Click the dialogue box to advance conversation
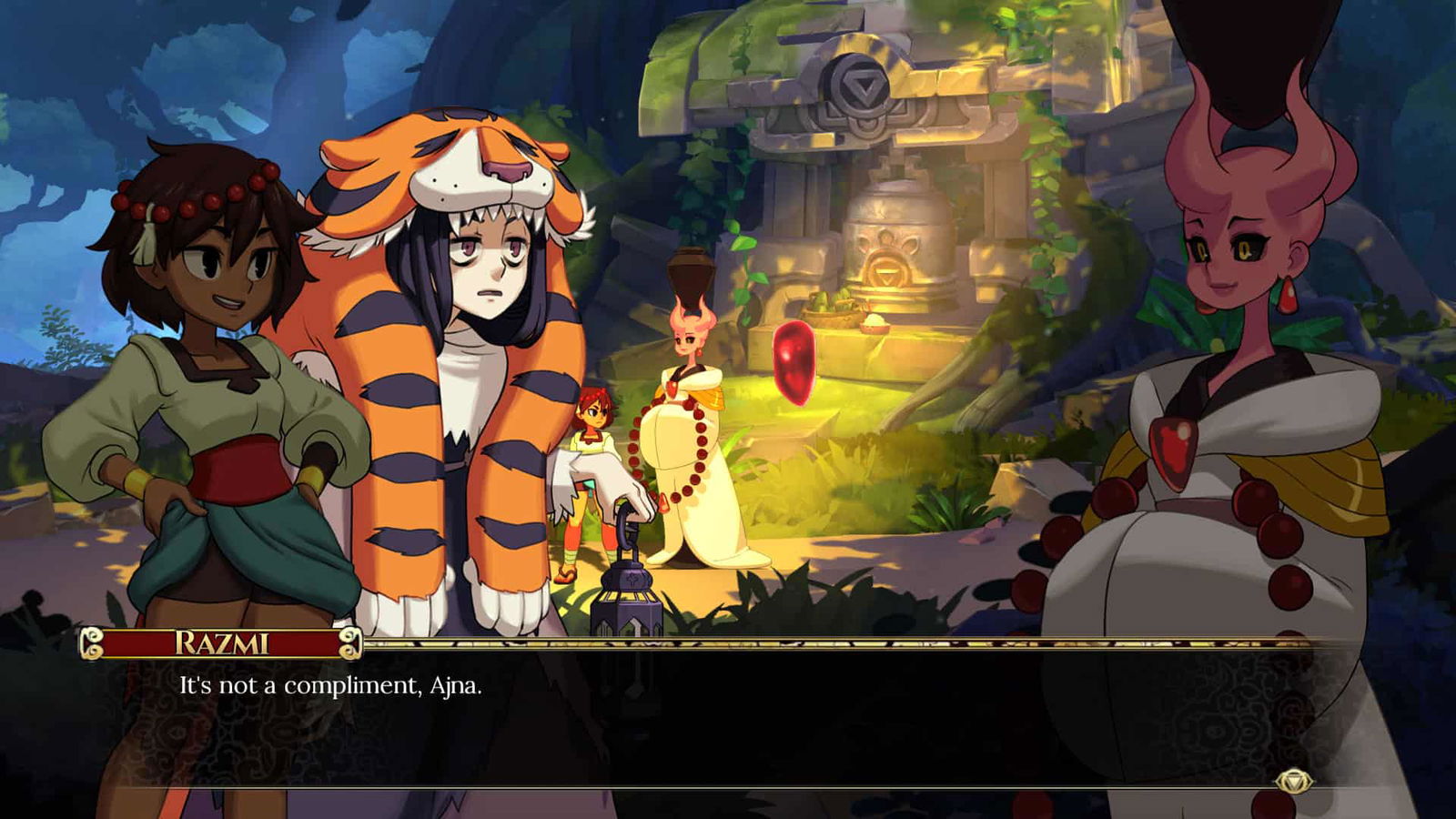Viewport: 1456px width, 819px height. (x=728, y=719)
